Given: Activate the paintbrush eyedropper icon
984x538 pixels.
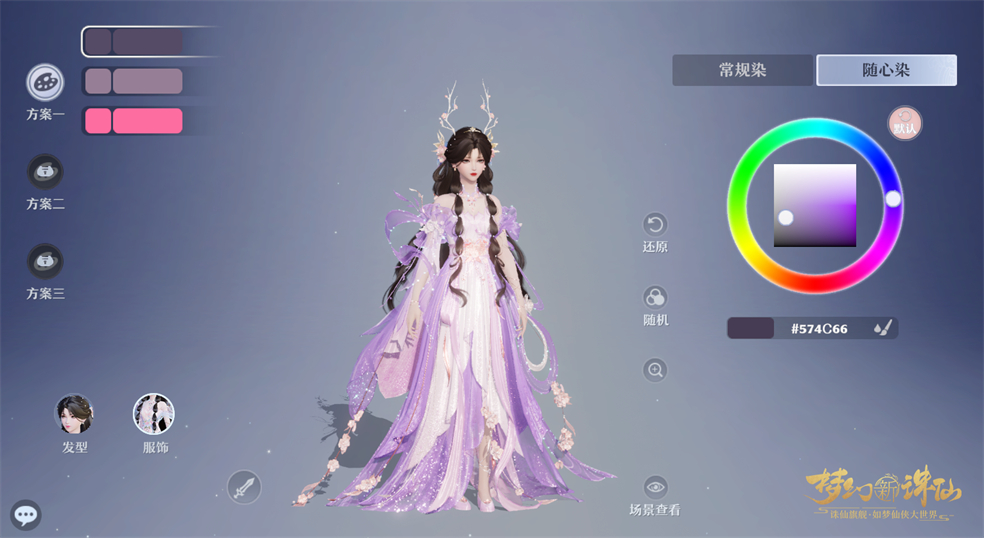Looking at the screenshot, I should (881, 328).
